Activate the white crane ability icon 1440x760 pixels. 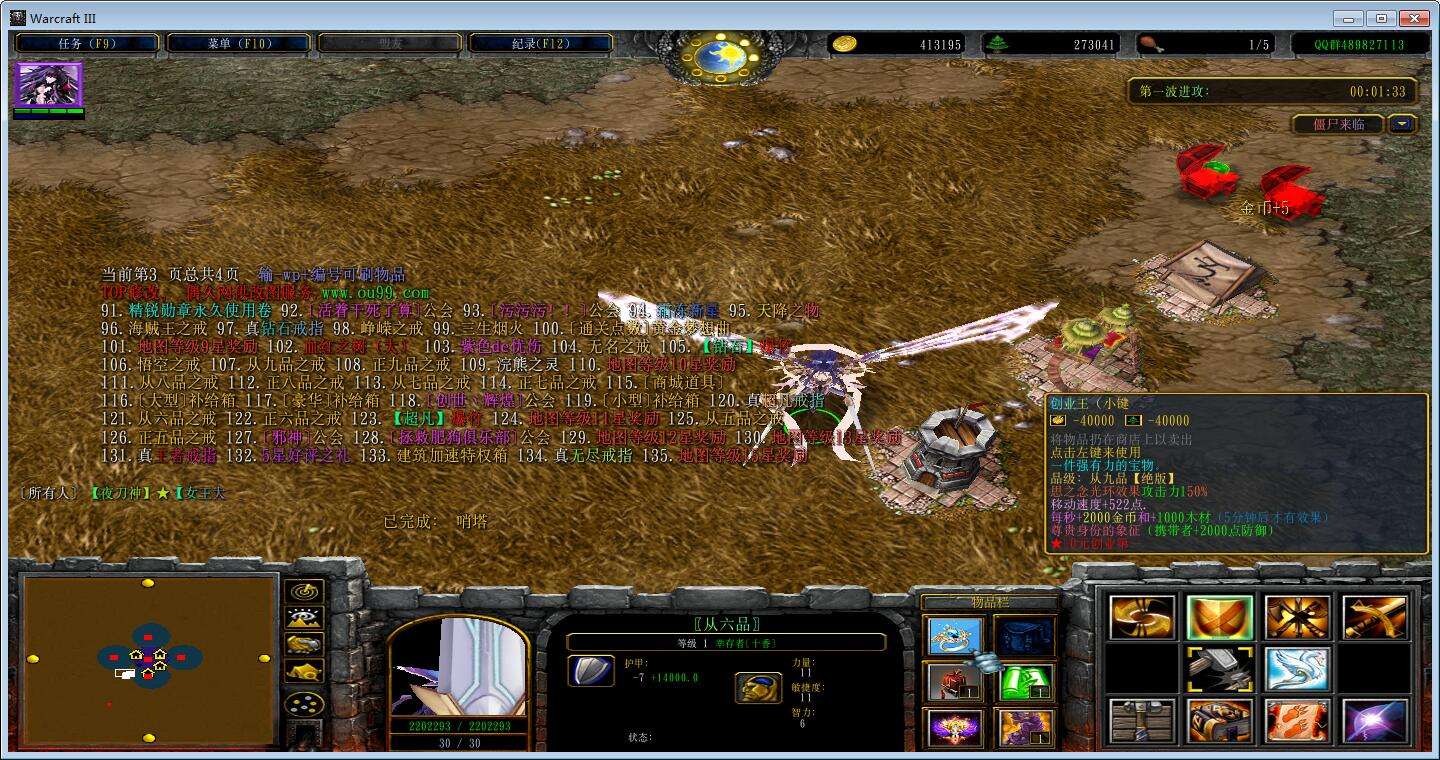tap(1297, 669)
